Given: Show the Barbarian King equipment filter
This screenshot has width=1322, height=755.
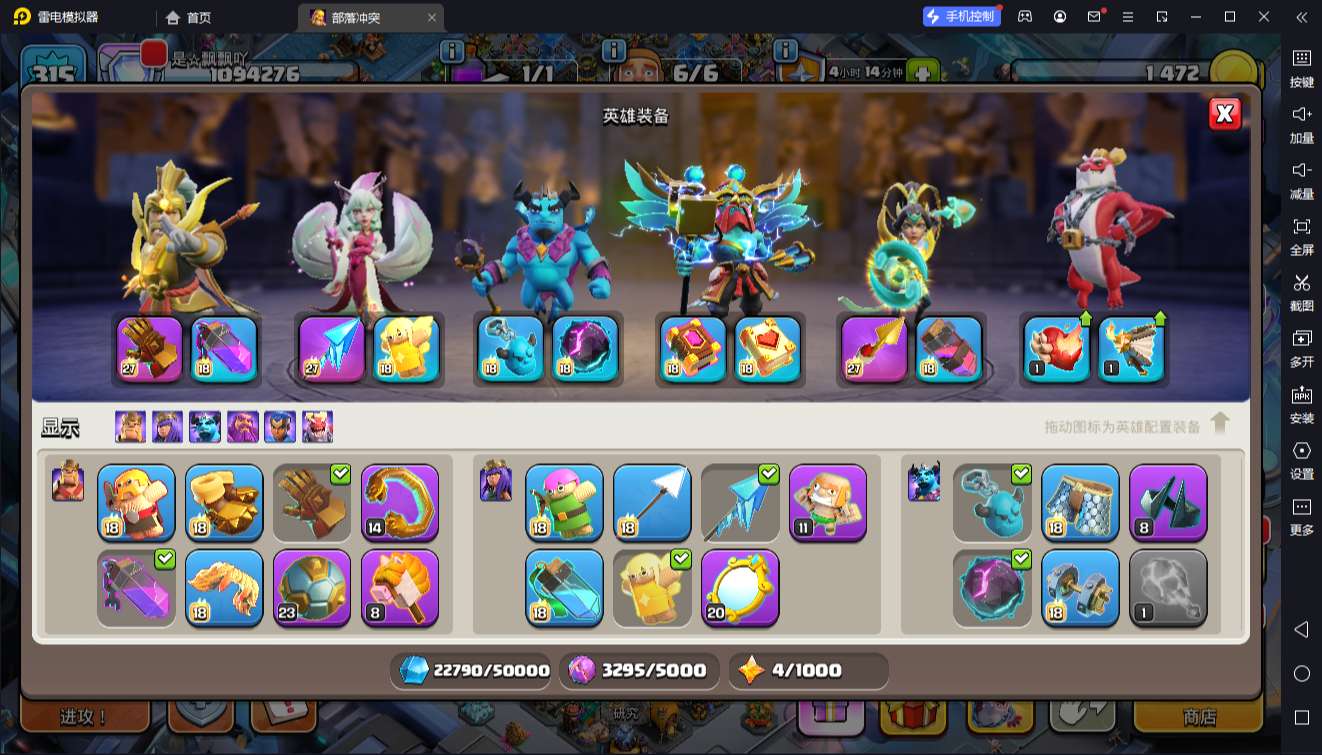Looking at the screenshot, I should [130, 427].
